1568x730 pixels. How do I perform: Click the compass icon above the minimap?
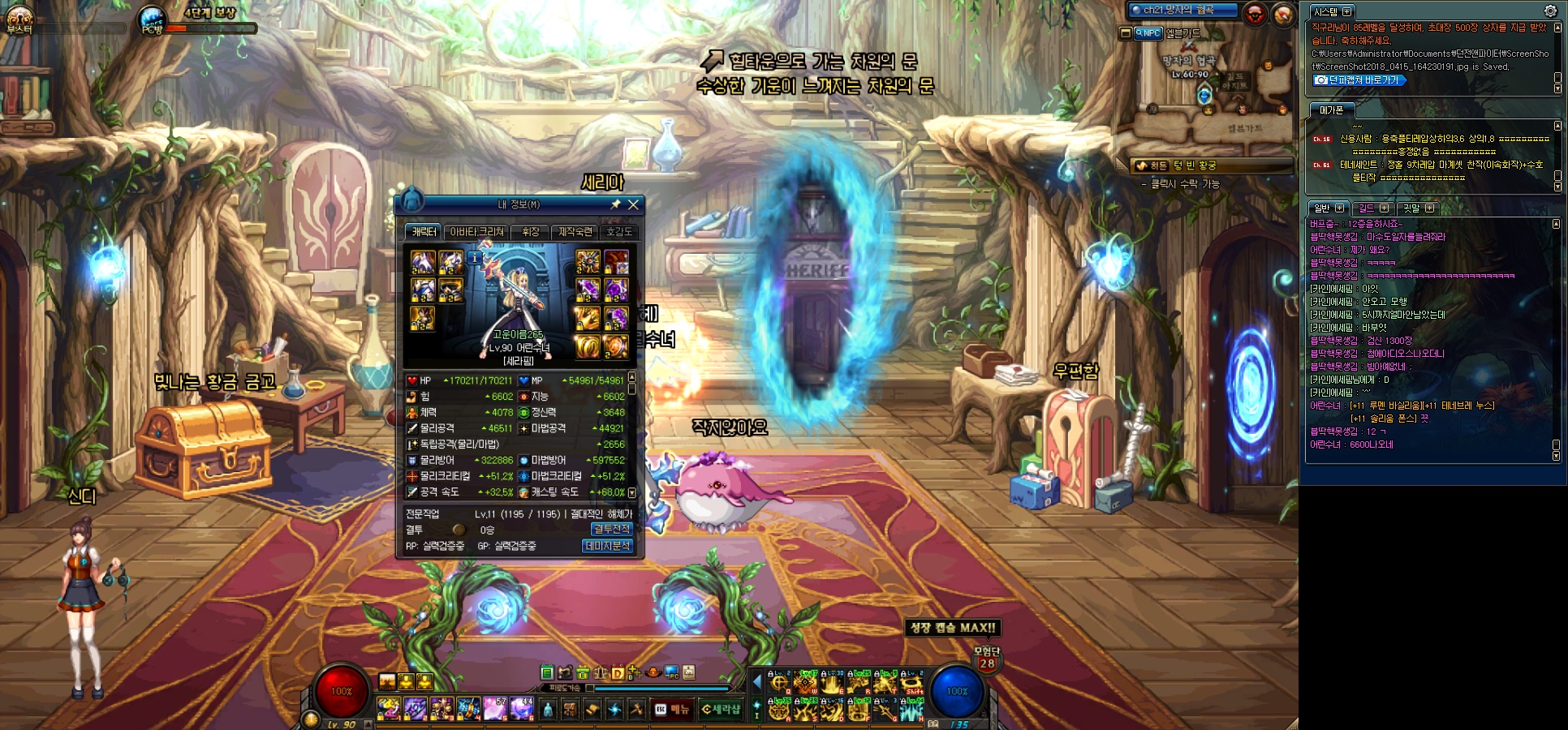1283,14
